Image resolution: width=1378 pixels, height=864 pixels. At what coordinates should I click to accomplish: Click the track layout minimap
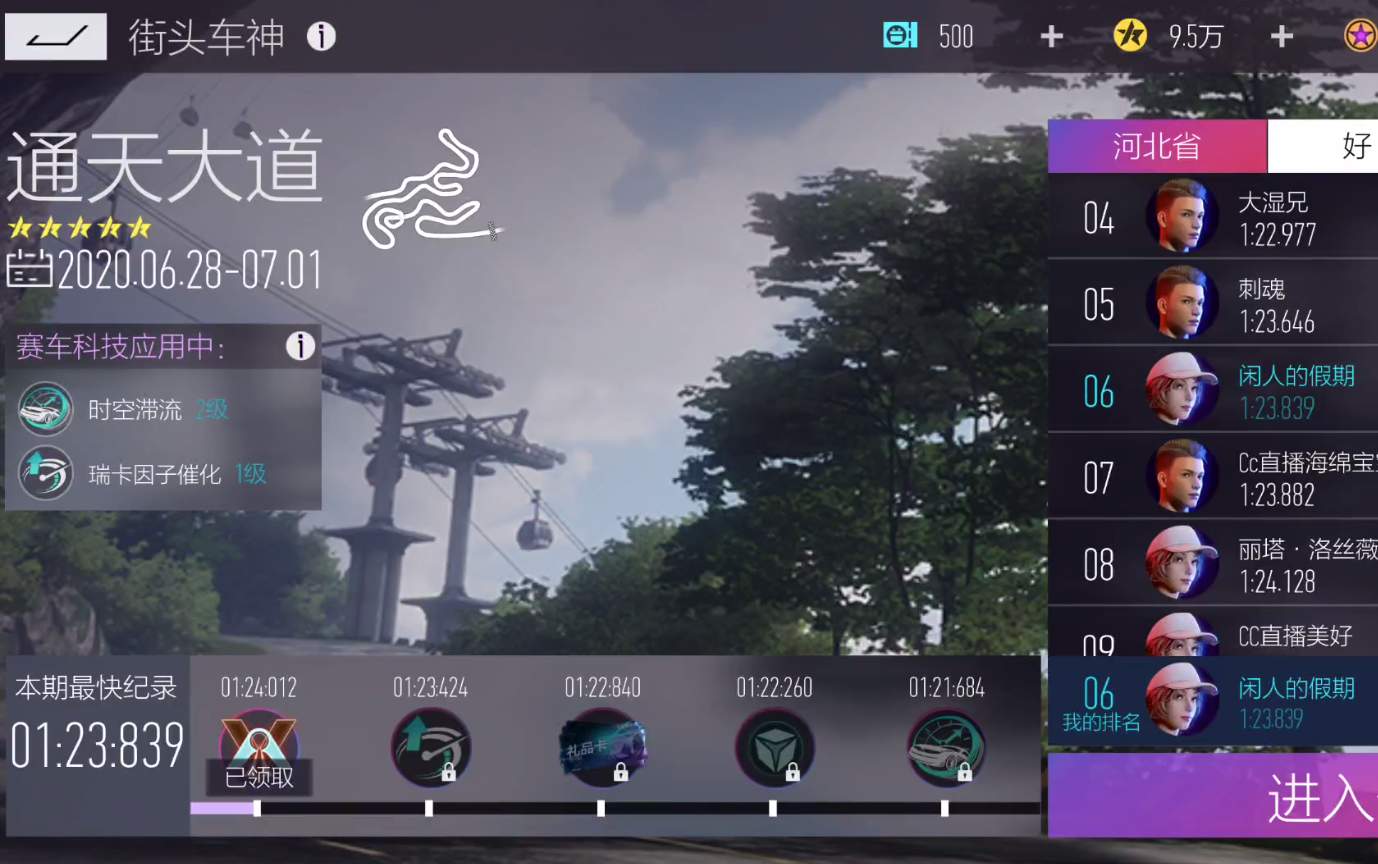(x=430, y=190)
